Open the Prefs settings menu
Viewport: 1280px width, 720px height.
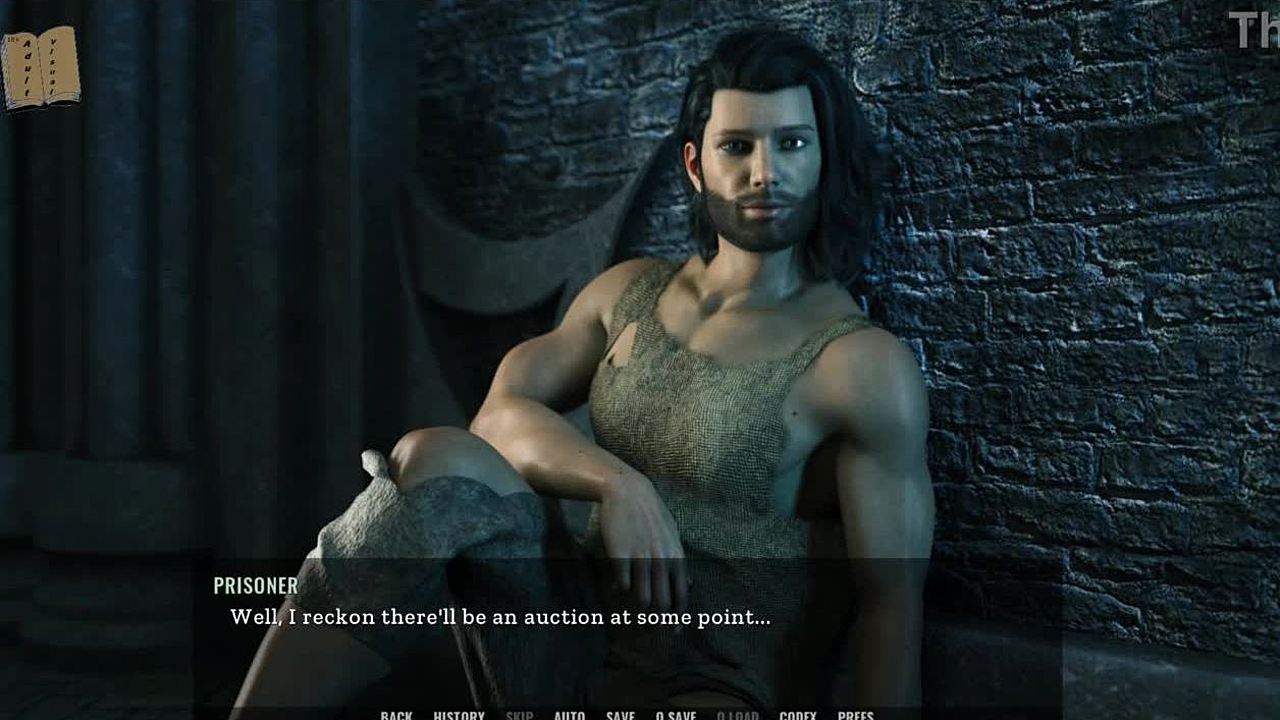coord(856,715)
